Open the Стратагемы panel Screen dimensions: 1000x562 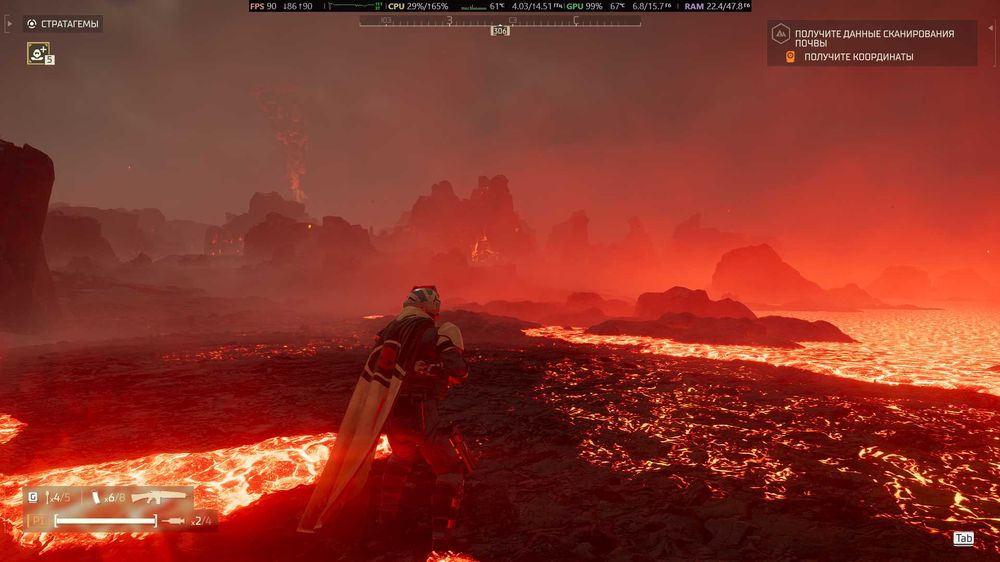(62, 23)
